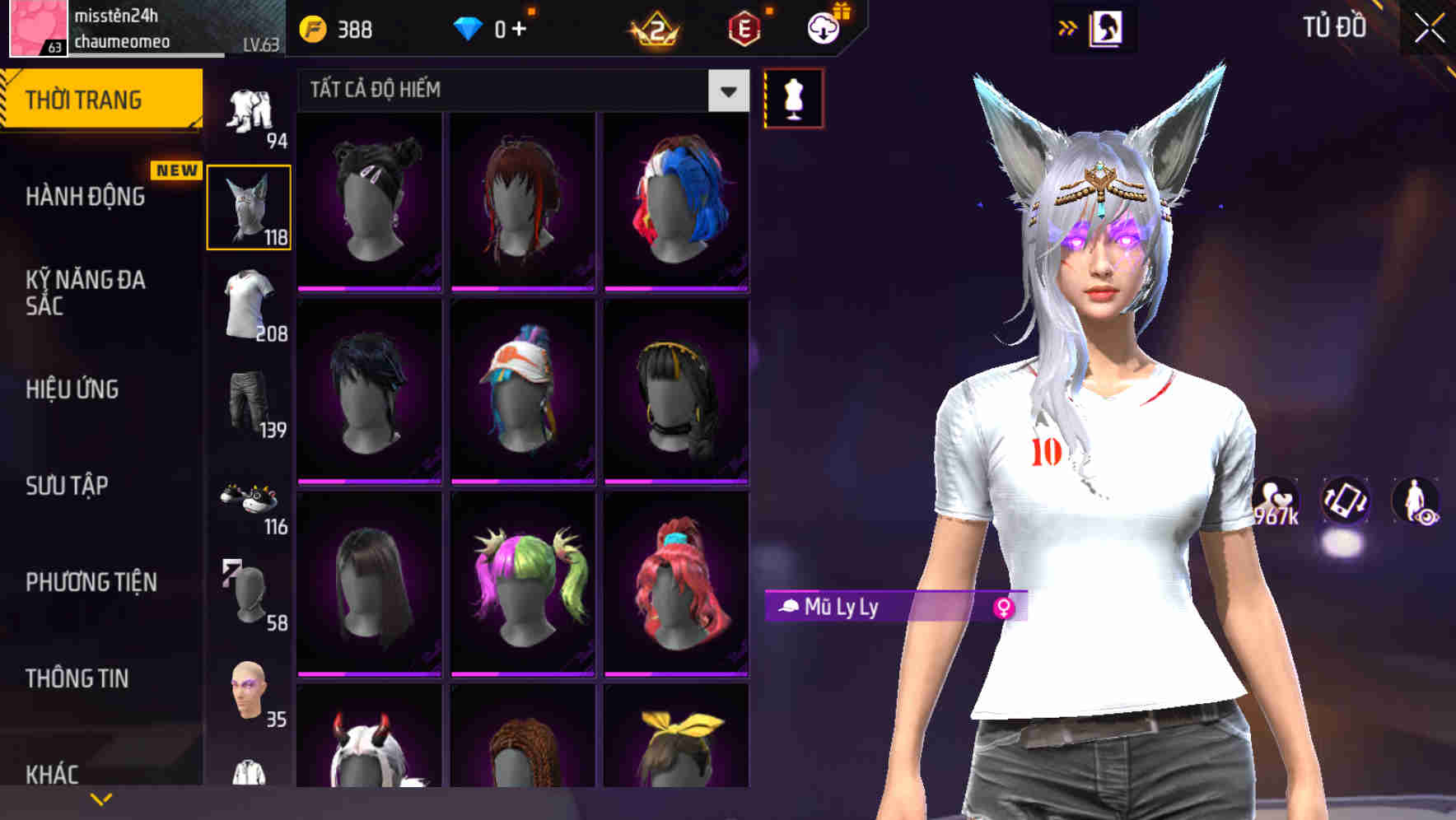Screen dimensions: 1456x820
Task: Collapse the panel using the double-chevron arrows
Action: coord(1068,26)
